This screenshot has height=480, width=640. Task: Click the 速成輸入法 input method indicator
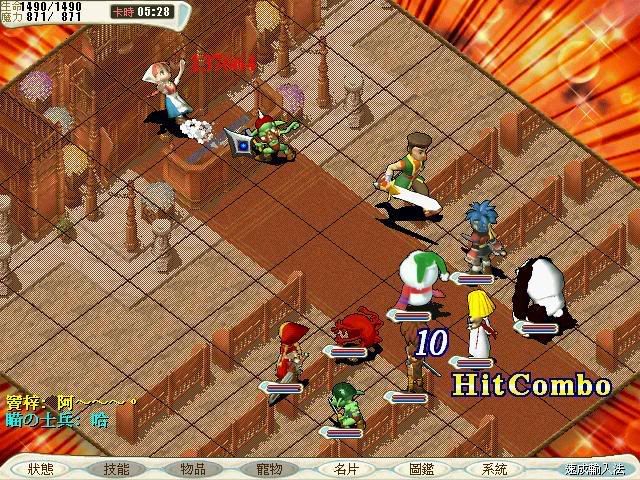(x=593, y=468)
